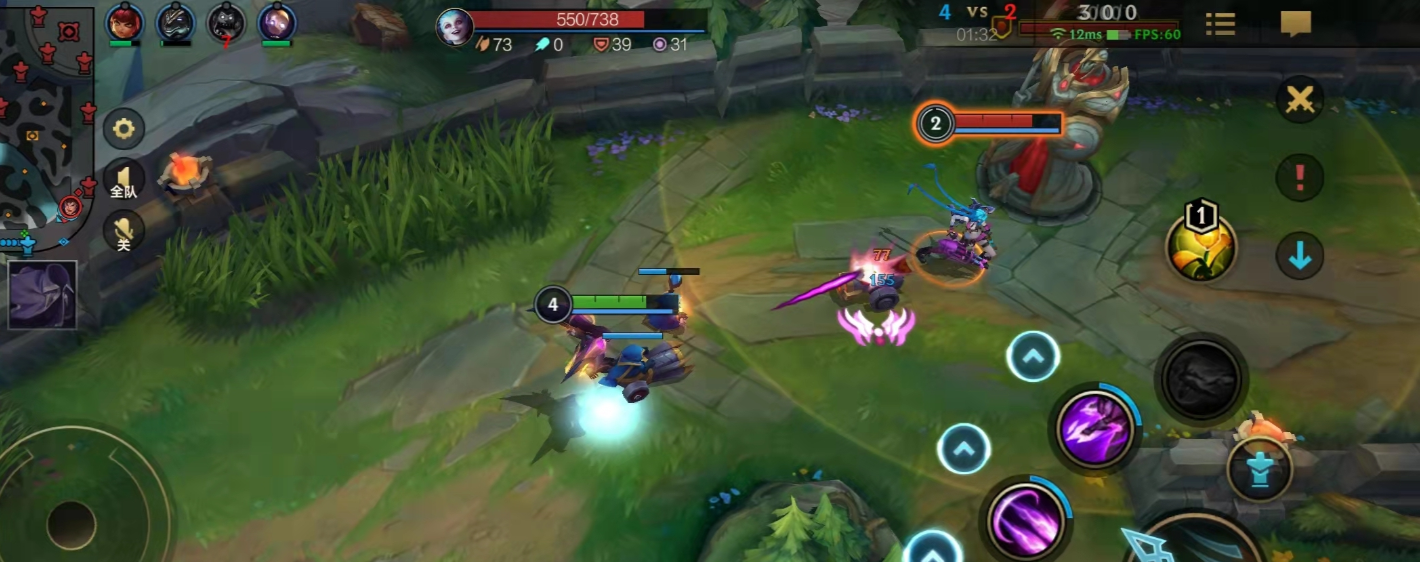Select the purple-orb teammate portrait
The image size is (1420, 562).
tap(276, 22)
